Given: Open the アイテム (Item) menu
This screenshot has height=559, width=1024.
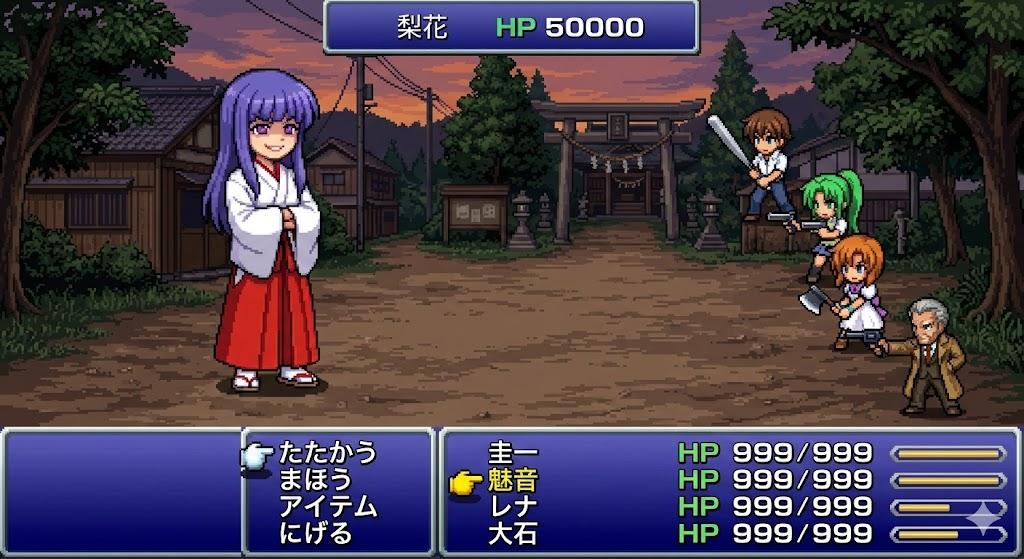Looking at the screenshot, I should (328, 507).
